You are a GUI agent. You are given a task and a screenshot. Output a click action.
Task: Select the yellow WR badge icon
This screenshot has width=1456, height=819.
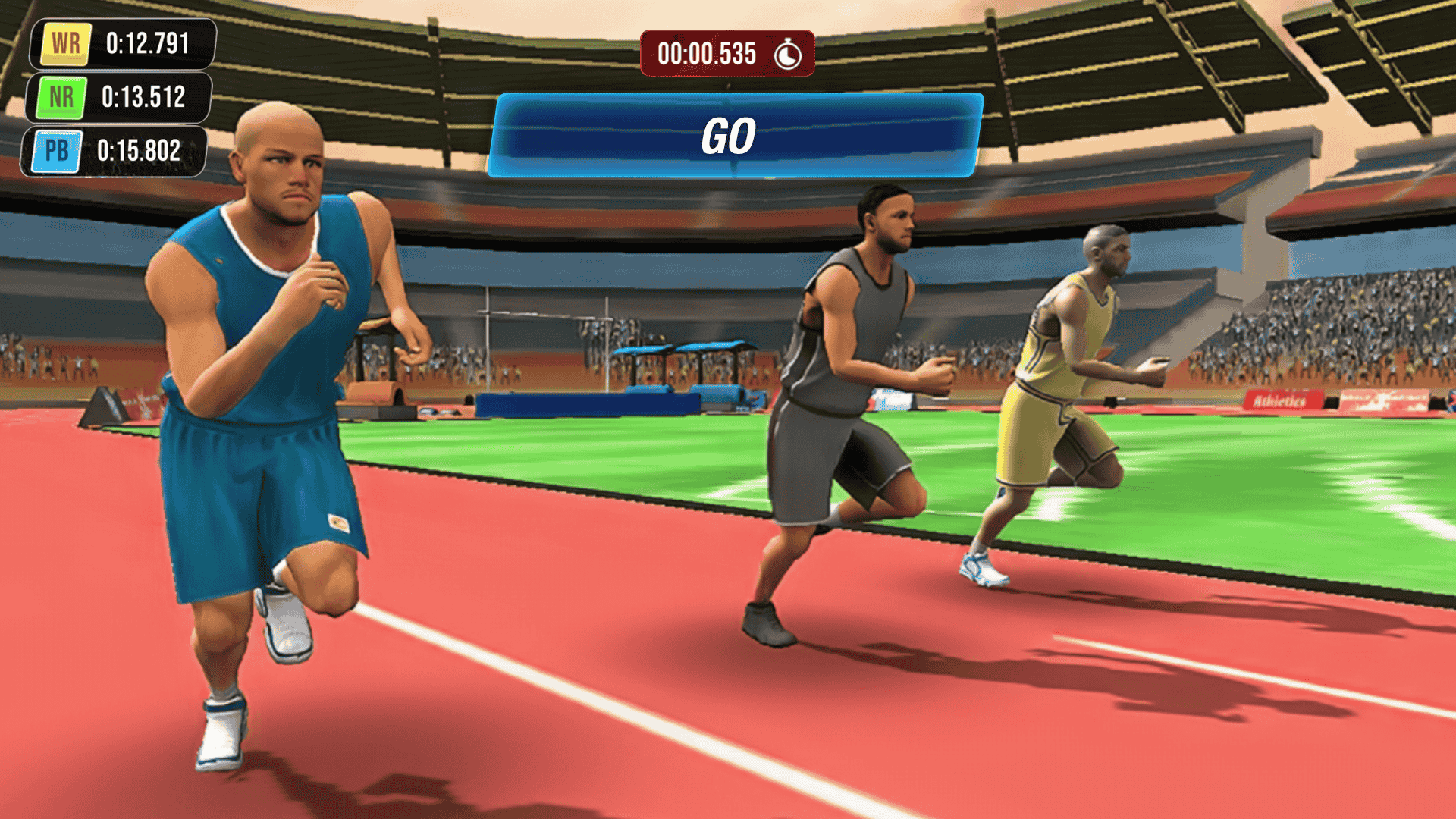(65, 43)
